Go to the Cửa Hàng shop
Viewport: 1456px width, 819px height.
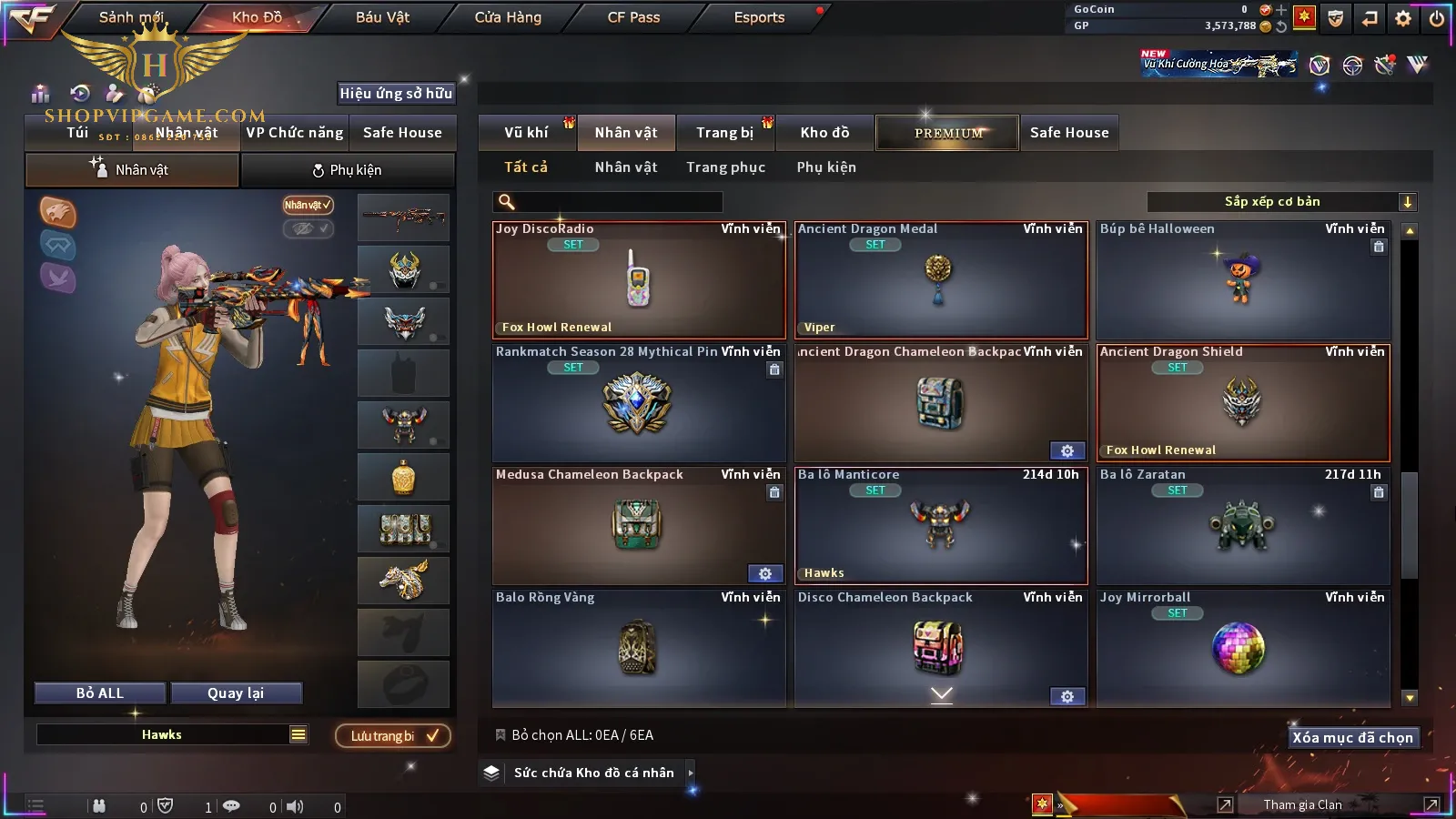508,17
